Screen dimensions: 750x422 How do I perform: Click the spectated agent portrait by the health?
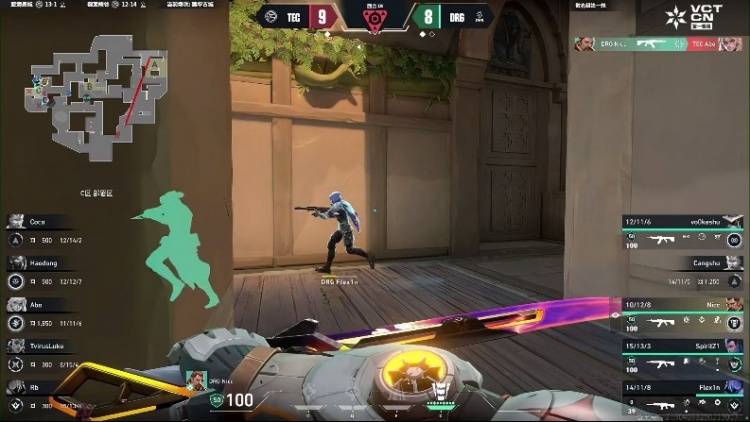[196, 381]
